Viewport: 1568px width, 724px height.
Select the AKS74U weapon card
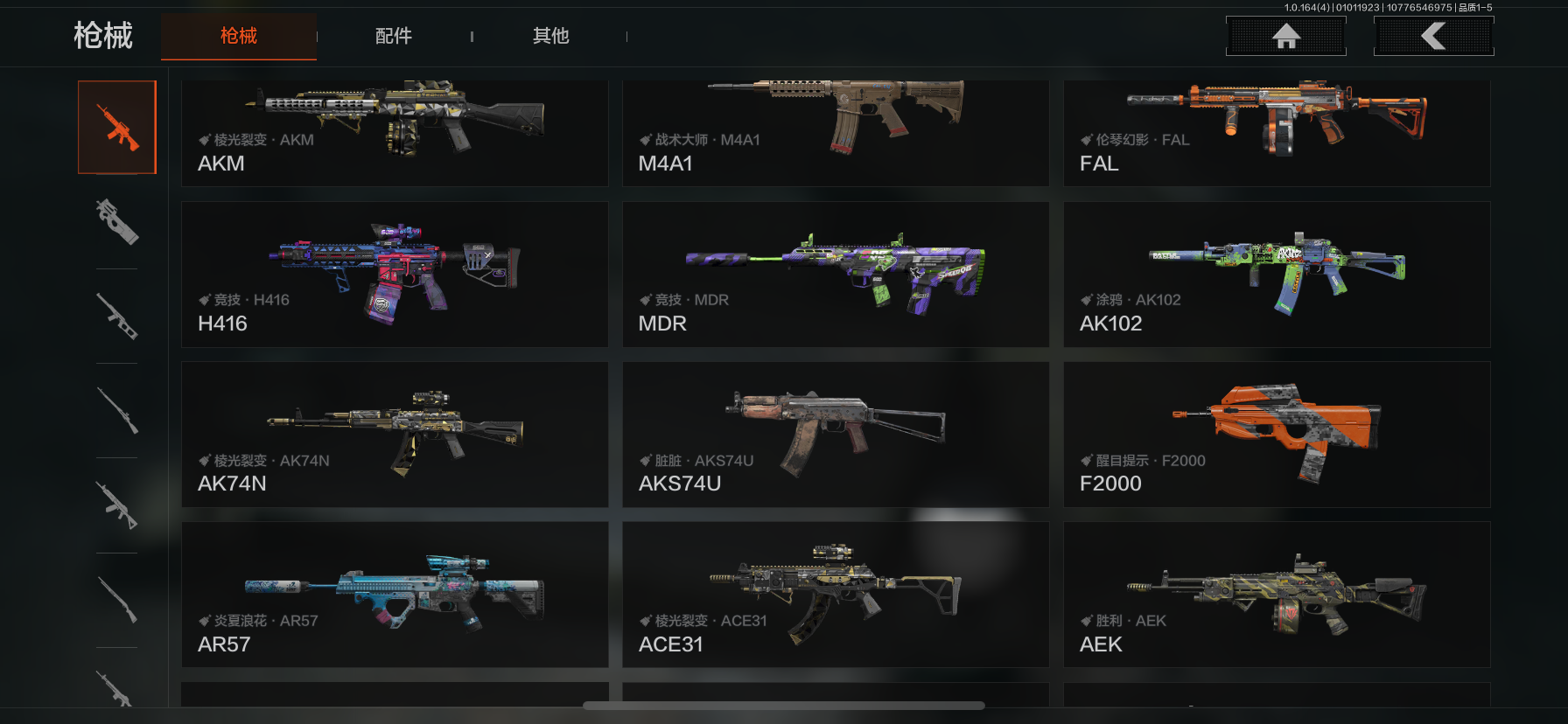[x=836, y=435]
